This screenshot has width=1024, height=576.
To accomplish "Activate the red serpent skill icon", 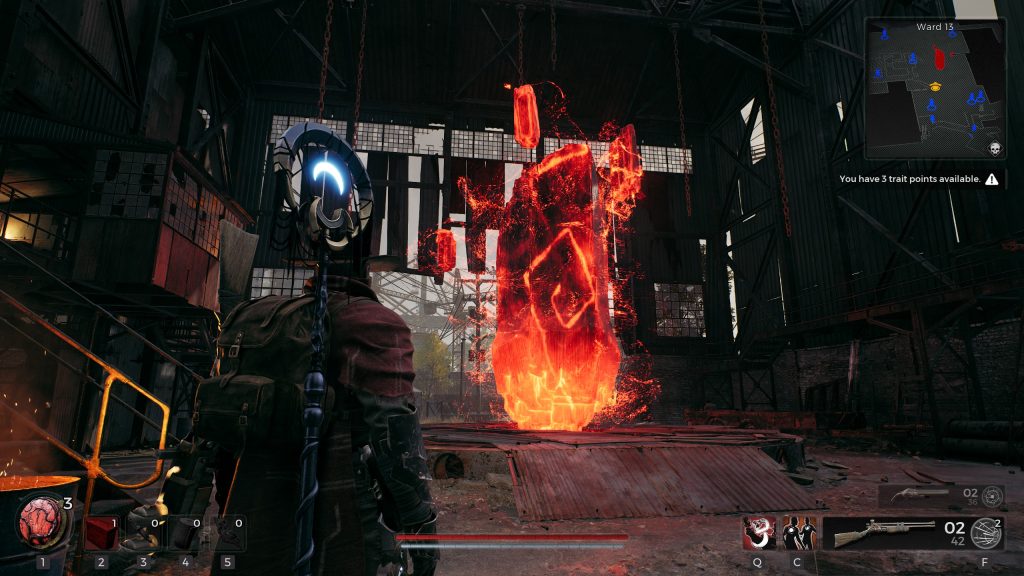I will click(758, 532).
